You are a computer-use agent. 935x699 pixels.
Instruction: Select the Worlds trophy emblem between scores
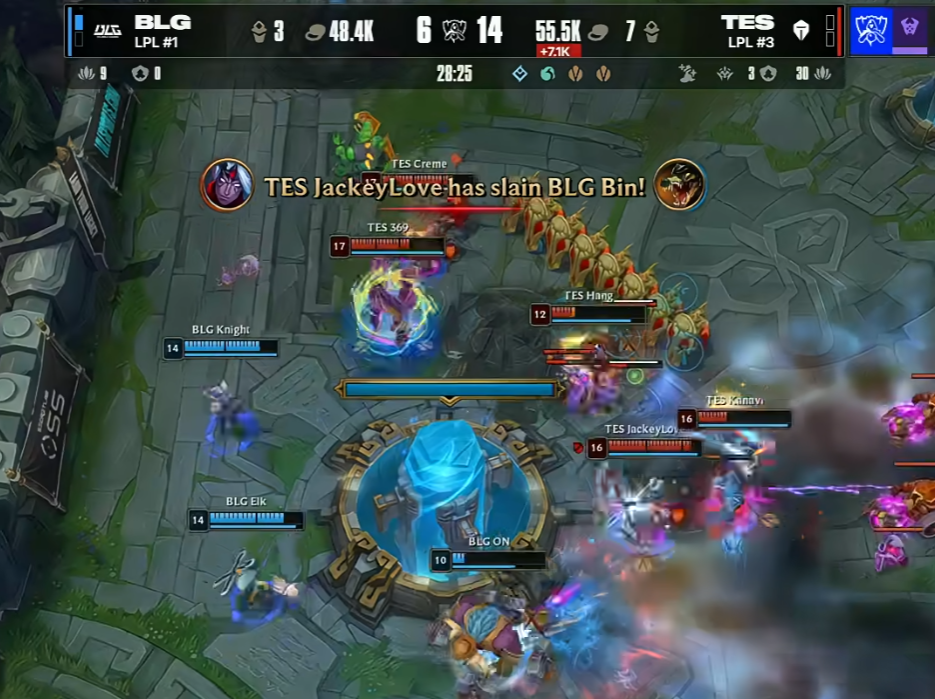click(x=455, y=31)
